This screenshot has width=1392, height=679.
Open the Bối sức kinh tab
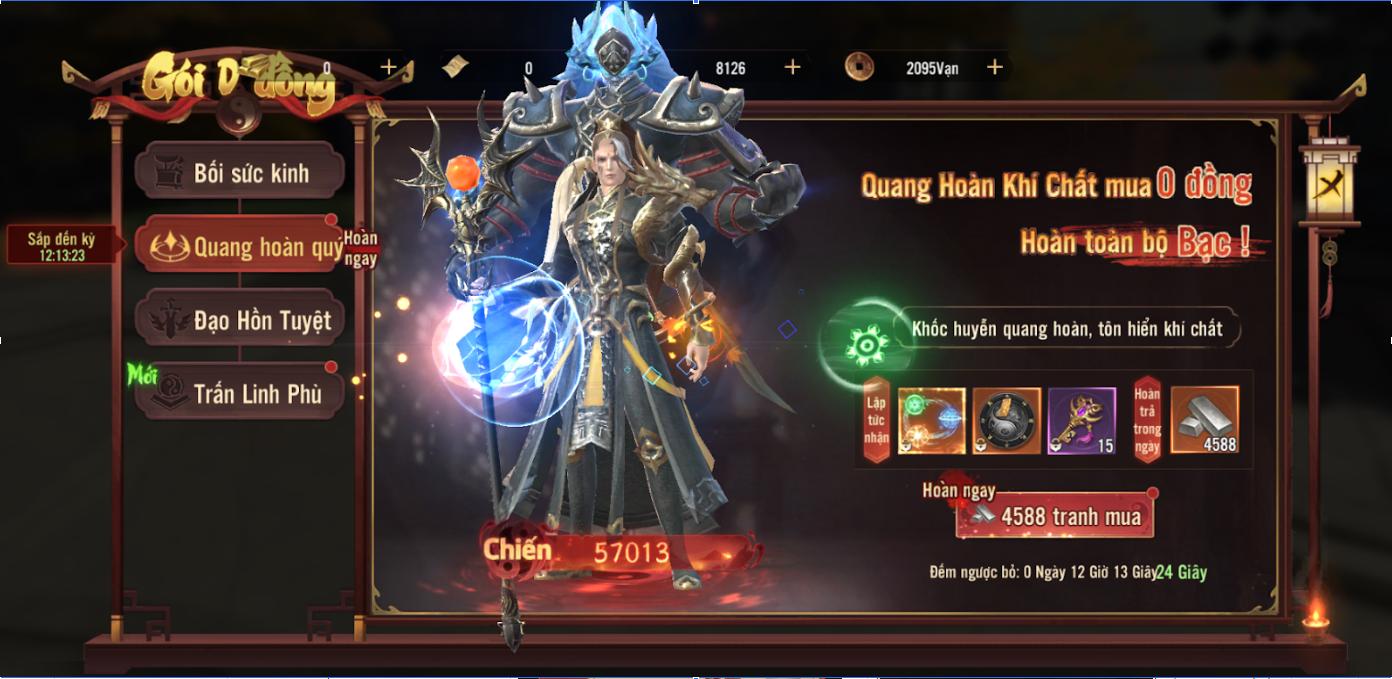240,173
